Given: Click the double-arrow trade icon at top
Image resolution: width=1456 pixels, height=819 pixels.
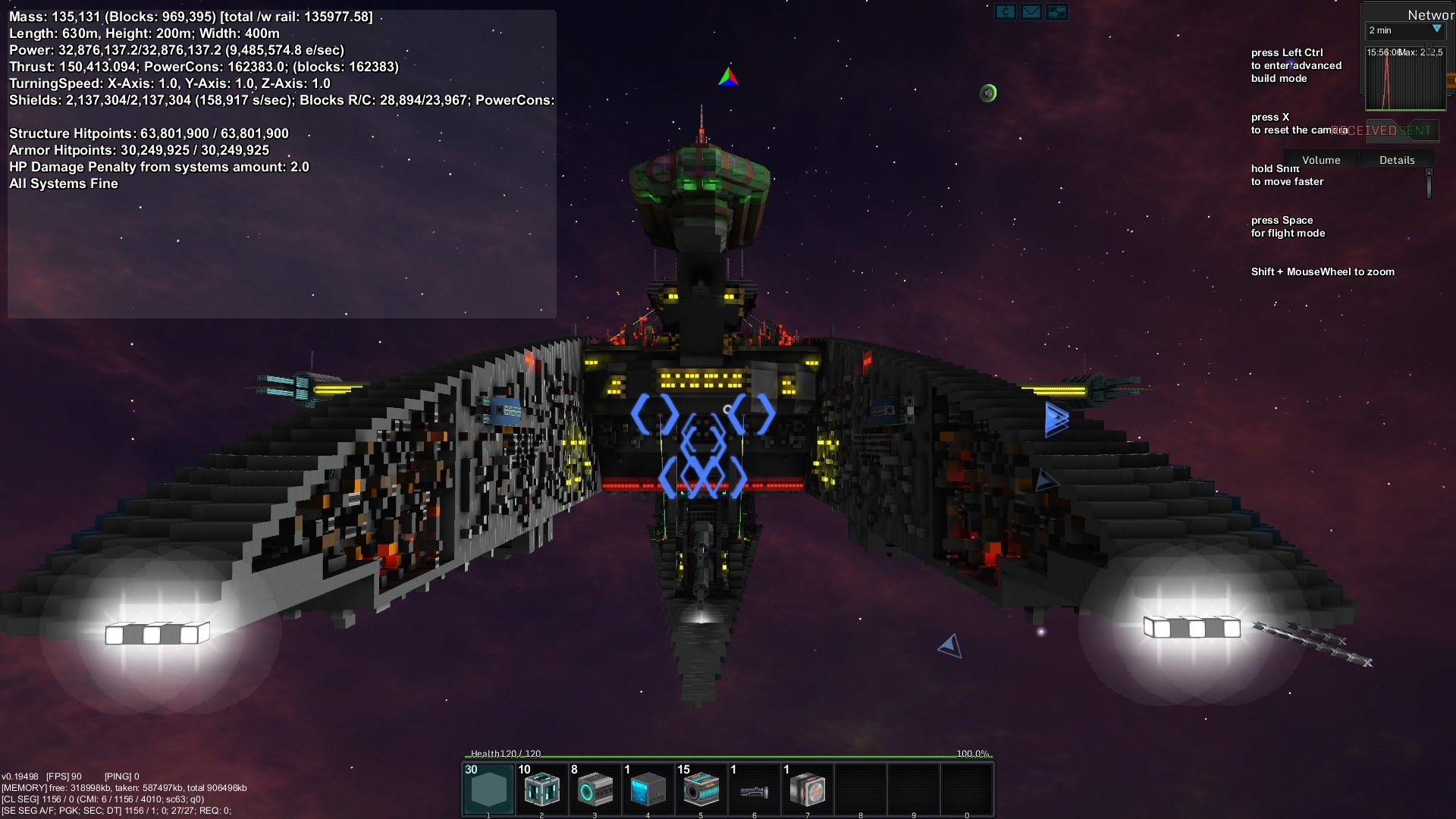Looking at the screenshot, I should click(x=1056, y=11).
